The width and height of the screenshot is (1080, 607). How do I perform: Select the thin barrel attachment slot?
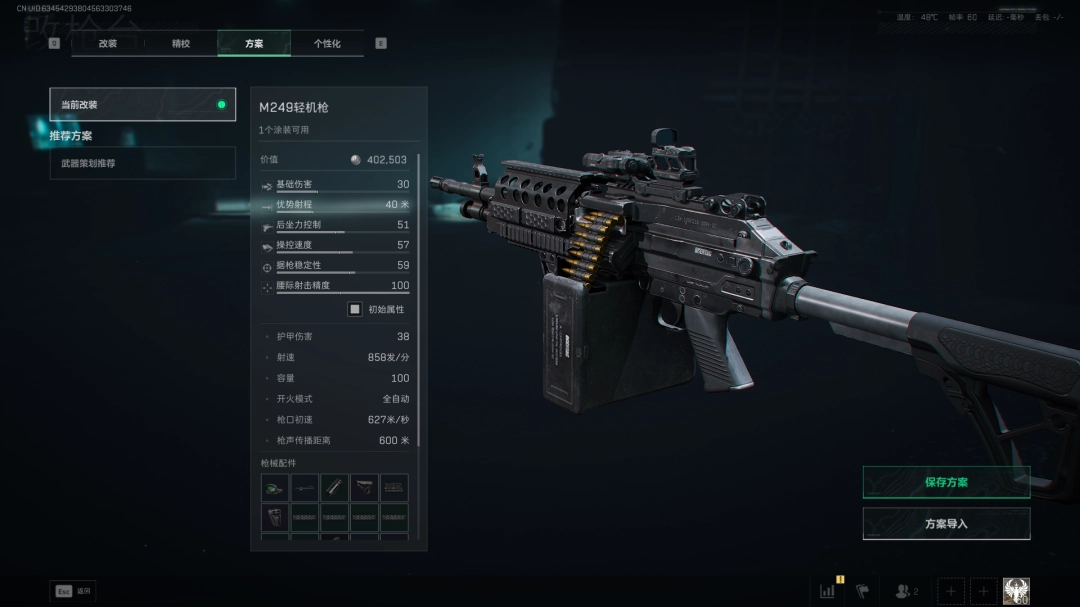coord(305,488)
